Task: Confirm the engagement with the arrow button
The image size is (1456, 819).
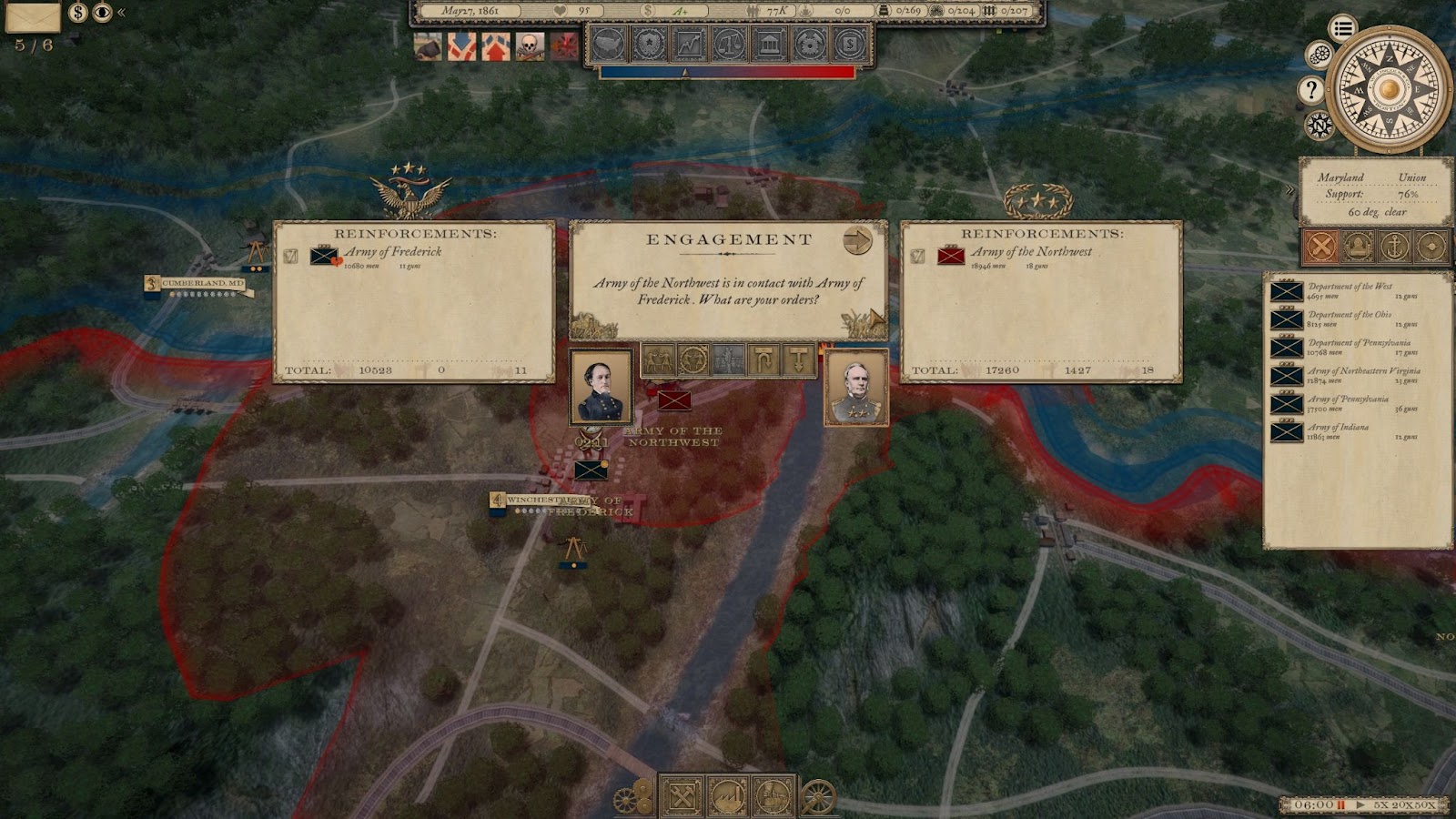Action: pyautogui.click(x=857, y=240)
